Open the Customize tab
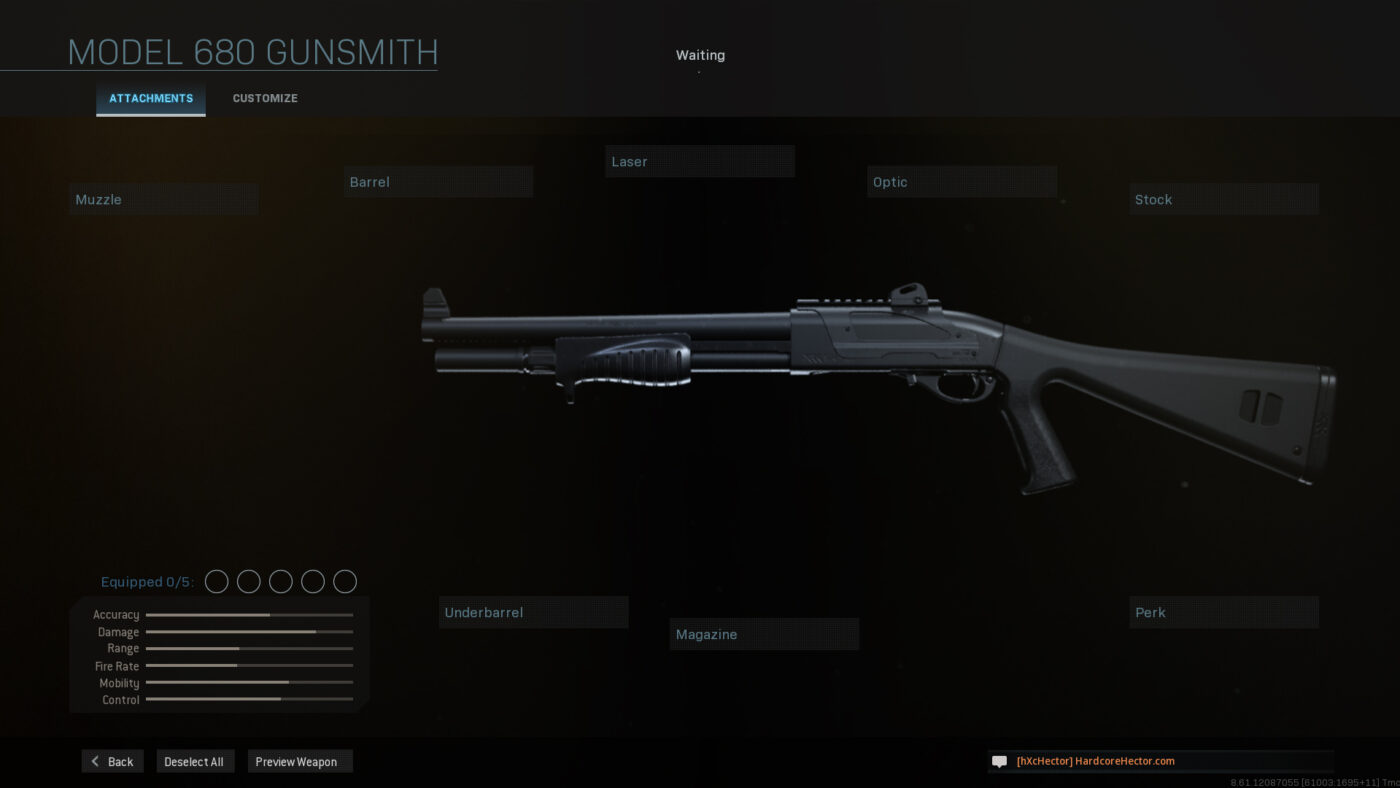Image resolution: width=1400 pixels, height=788 pixels. coord(265,99)
